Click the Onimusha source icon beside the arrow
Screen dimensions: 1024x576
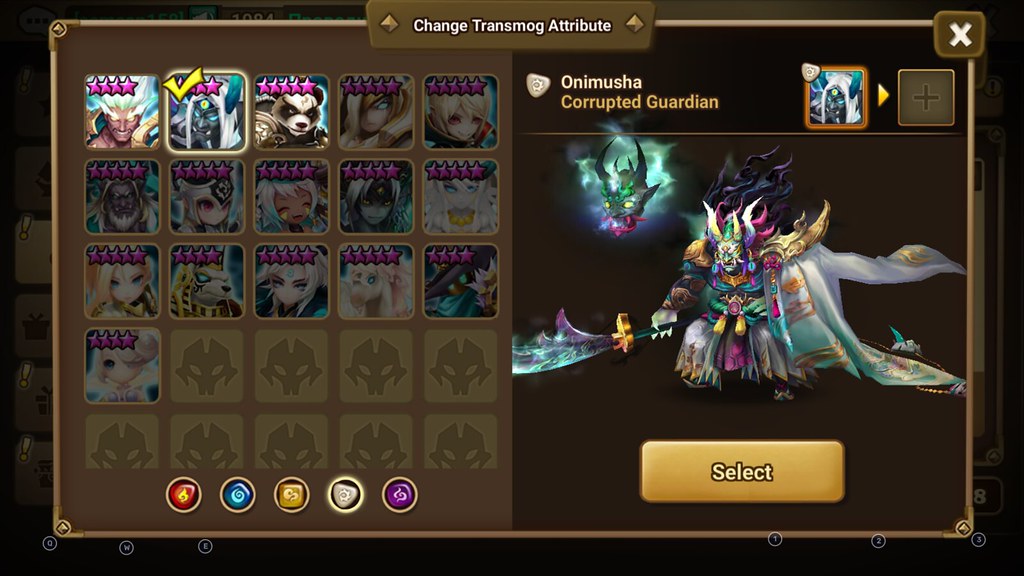click(x=836, y=98)
